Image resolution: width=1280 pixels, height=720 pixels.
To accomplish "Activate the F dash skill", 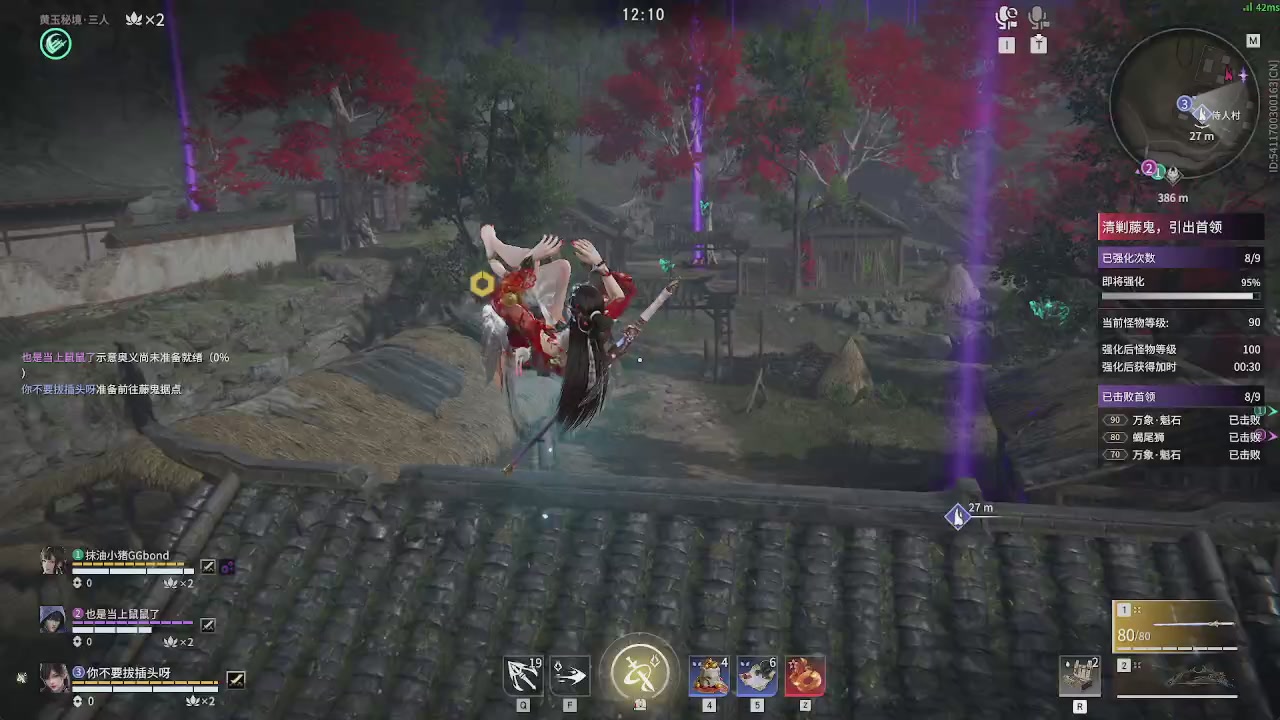I will (x=570, y=674).
